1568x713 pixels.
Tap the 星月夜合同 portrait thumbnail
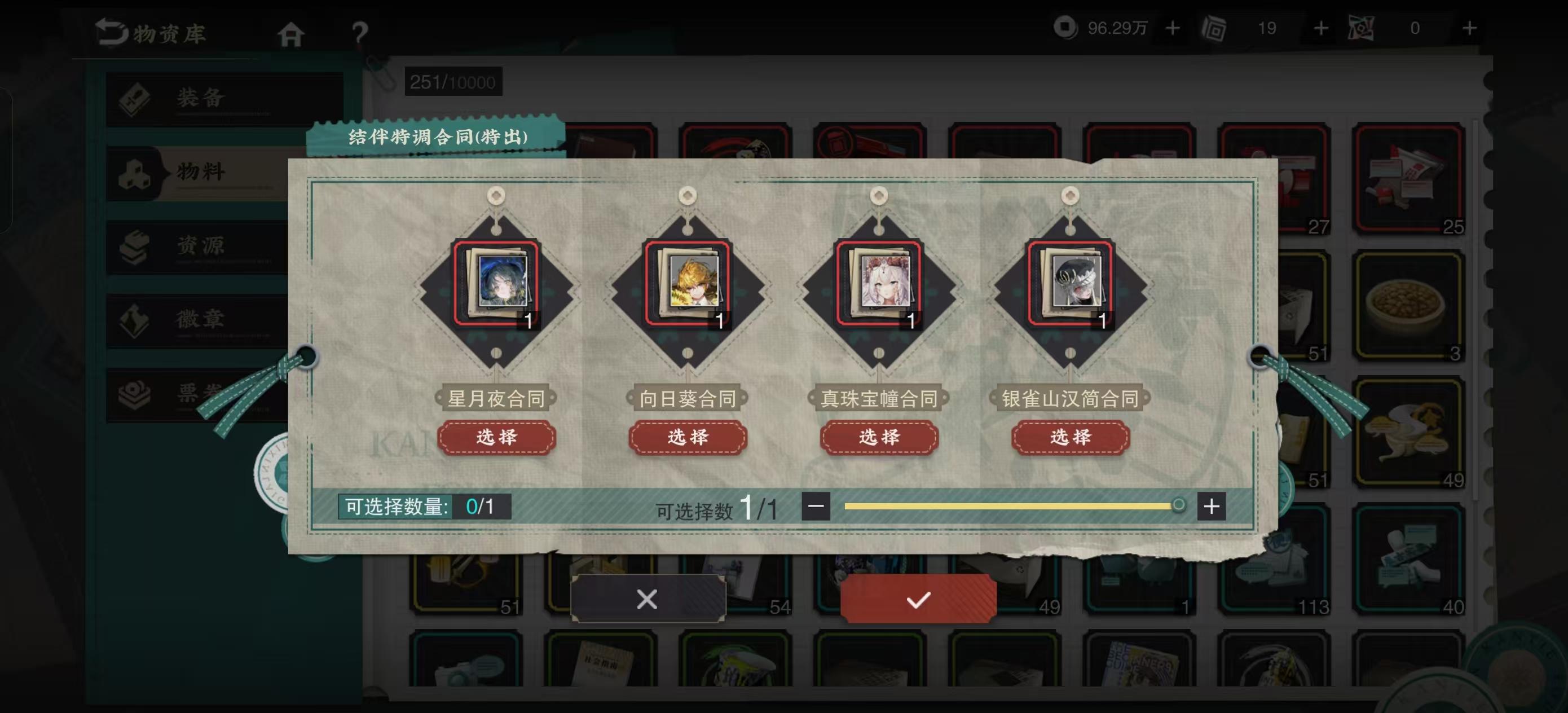pyautogui.click(x=497, y=284)
